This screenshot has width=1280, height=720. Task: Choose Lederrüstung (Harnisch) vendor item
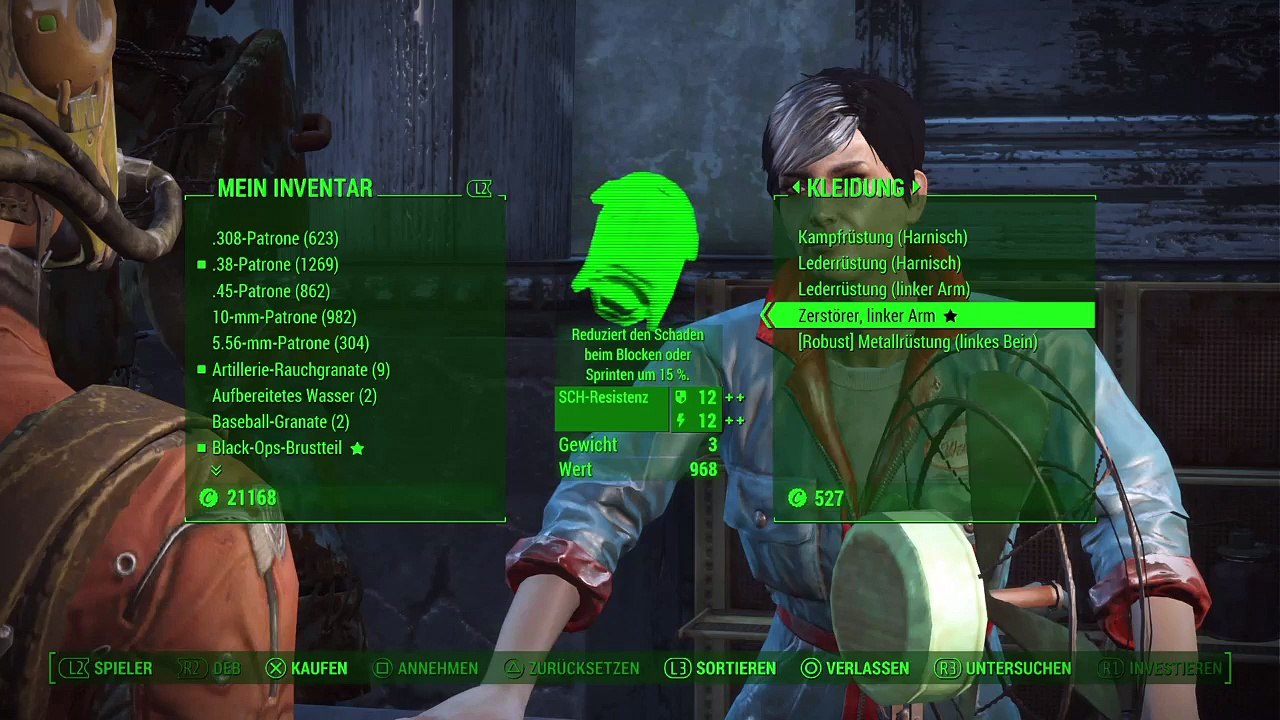(879, 264)
